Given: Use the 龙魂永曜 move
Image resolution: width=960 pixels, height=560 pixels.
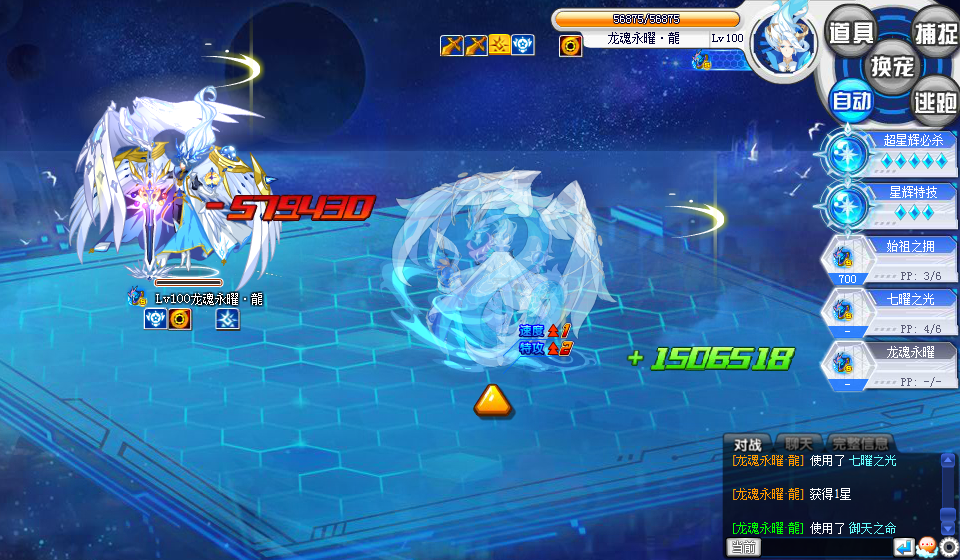Looking at the screenshot, I should [889, 365].
